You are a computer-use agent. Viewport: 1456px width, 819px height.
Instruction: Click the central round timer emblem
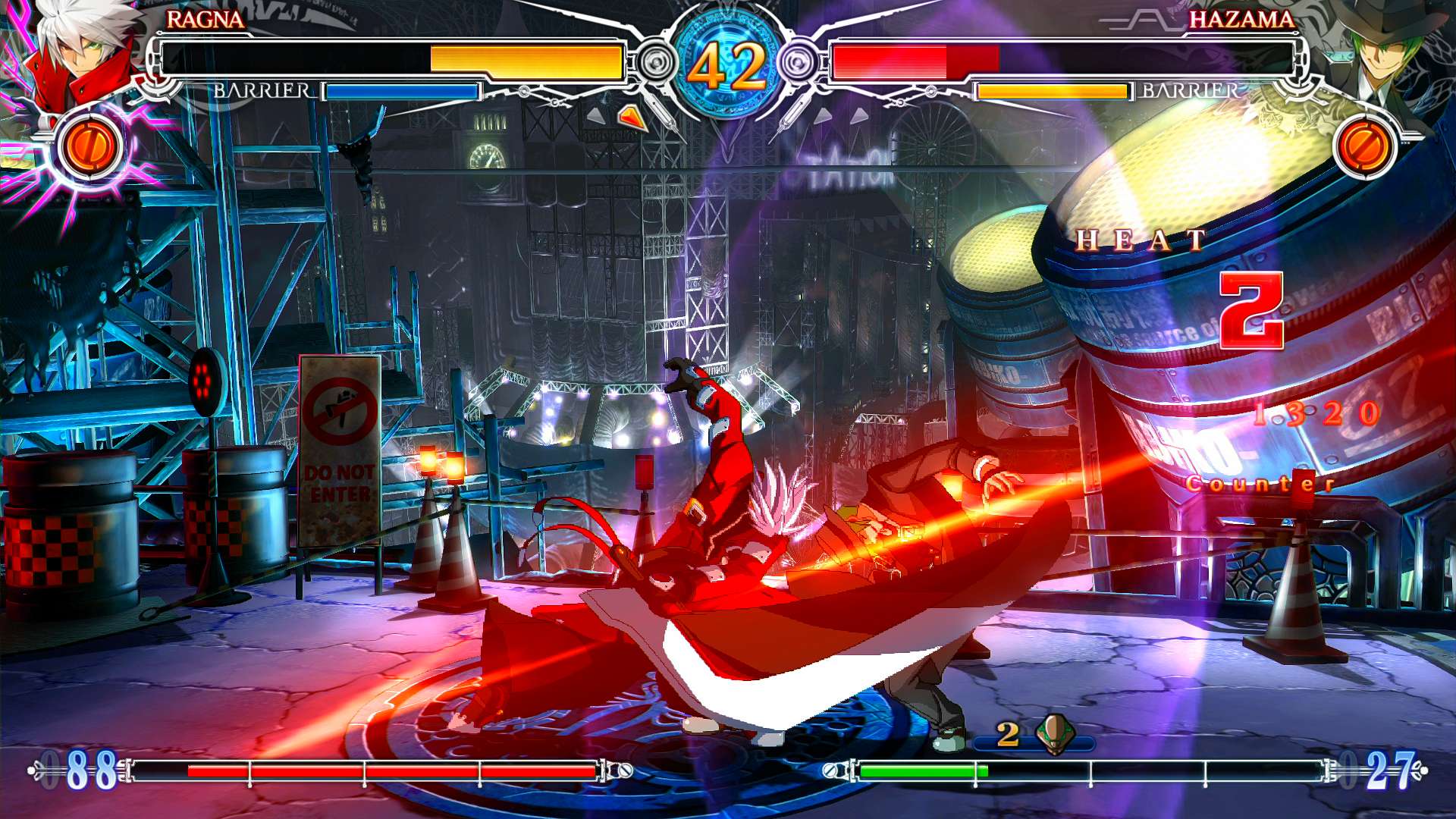(x=728, y=61)
